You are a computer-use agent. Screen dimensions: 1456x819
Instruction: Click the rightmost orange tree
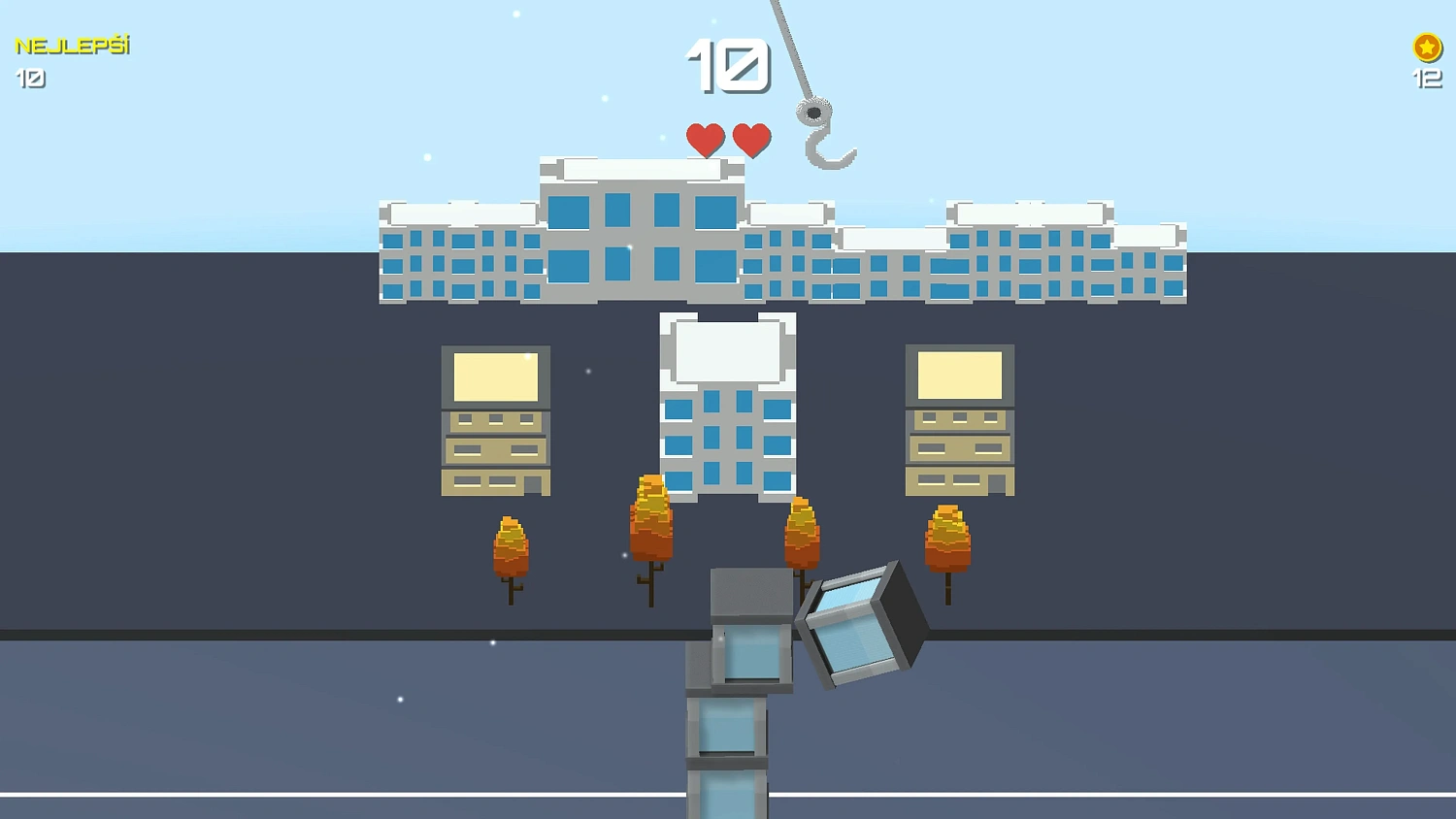coord(946,539)
